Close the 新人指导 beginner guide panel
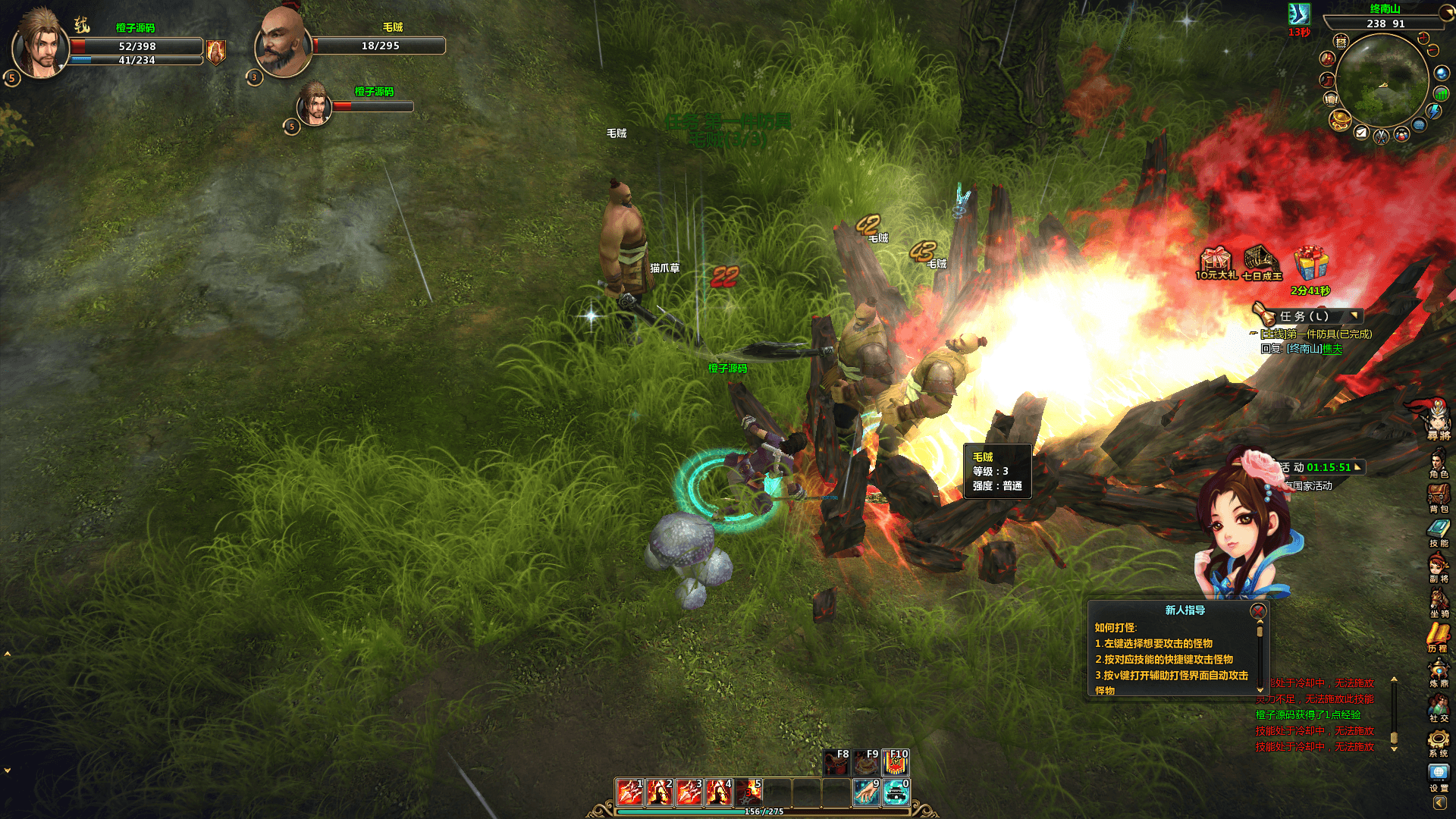The width and height of the screenshot is (1456, 819). 1258,610
